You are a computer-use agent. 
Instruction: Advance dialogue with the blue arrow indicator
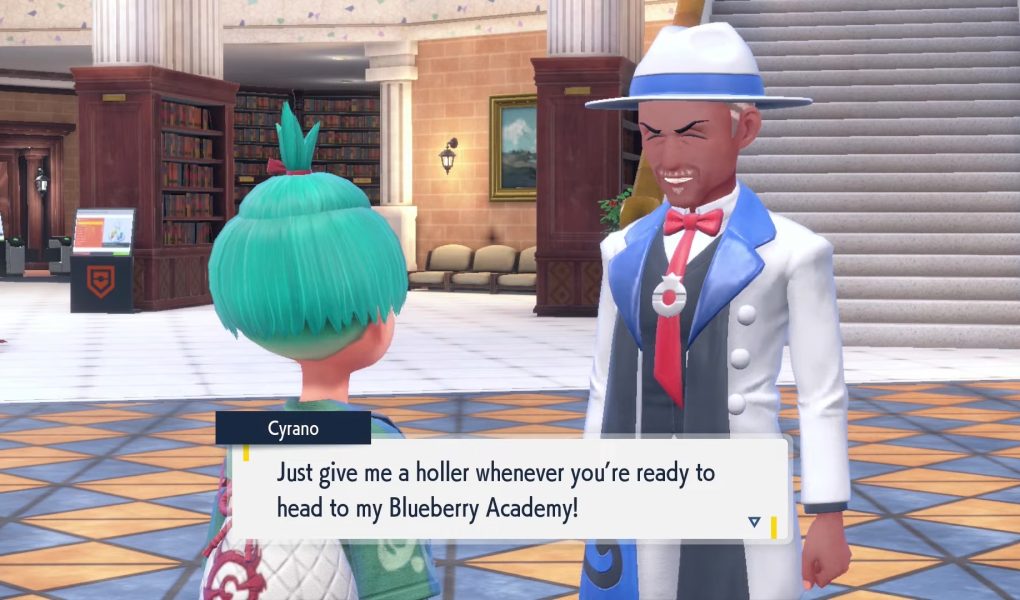[x=754, y=521]
